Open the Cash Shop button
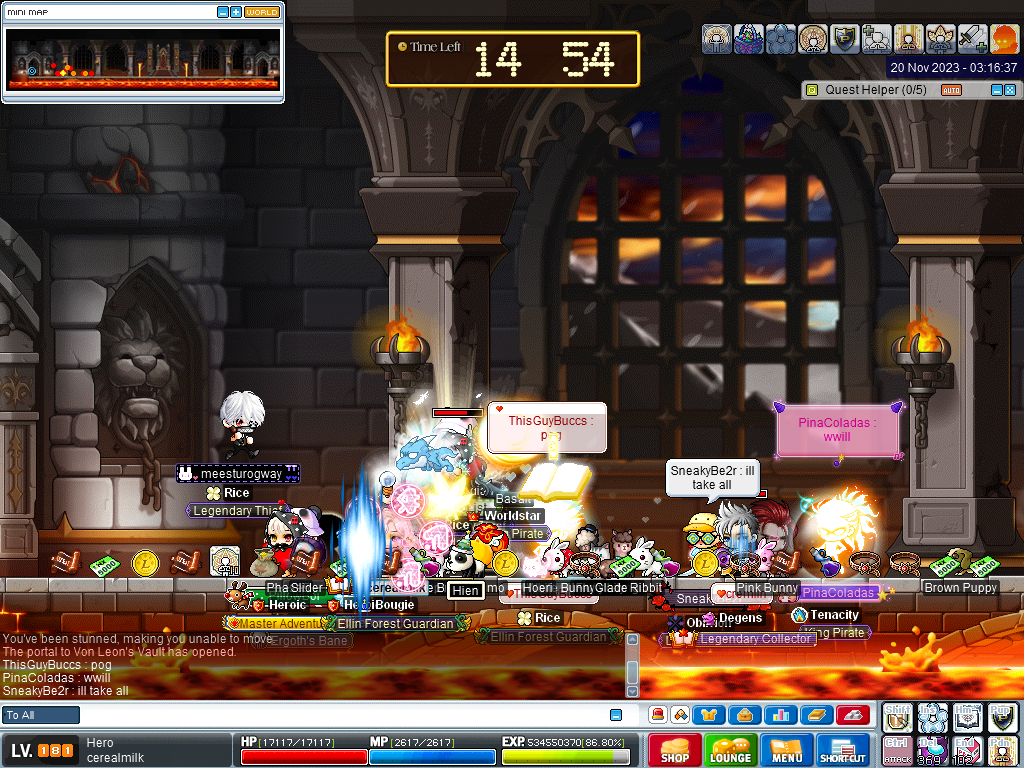This screenshot has height=768, width=1024. [674, 750]
